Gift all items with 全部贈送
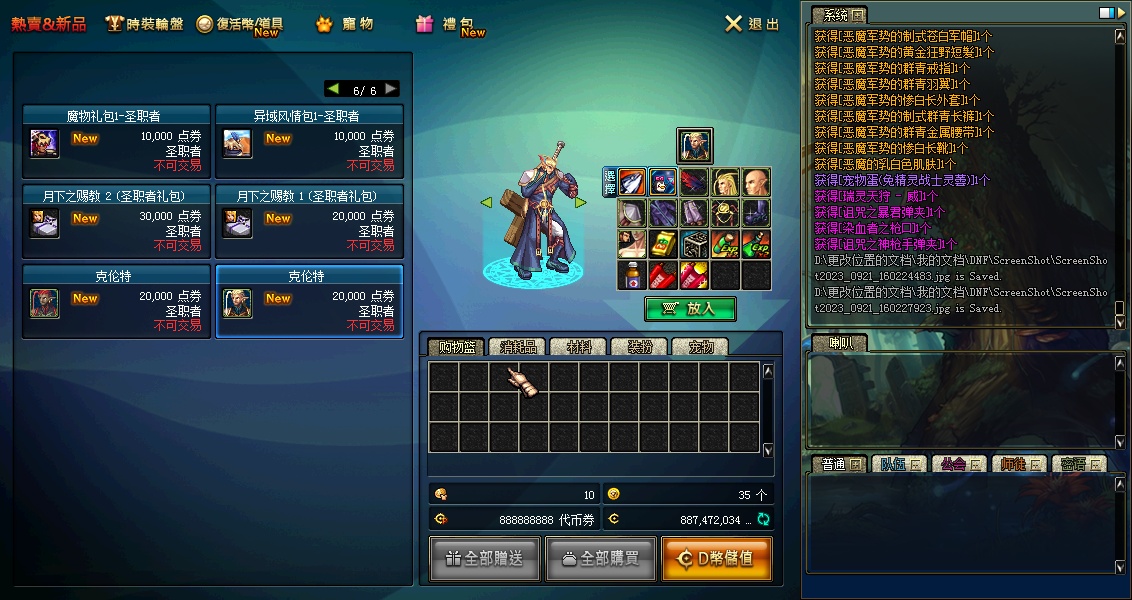This screenshot has width=1132, height=600. [484, 559]
